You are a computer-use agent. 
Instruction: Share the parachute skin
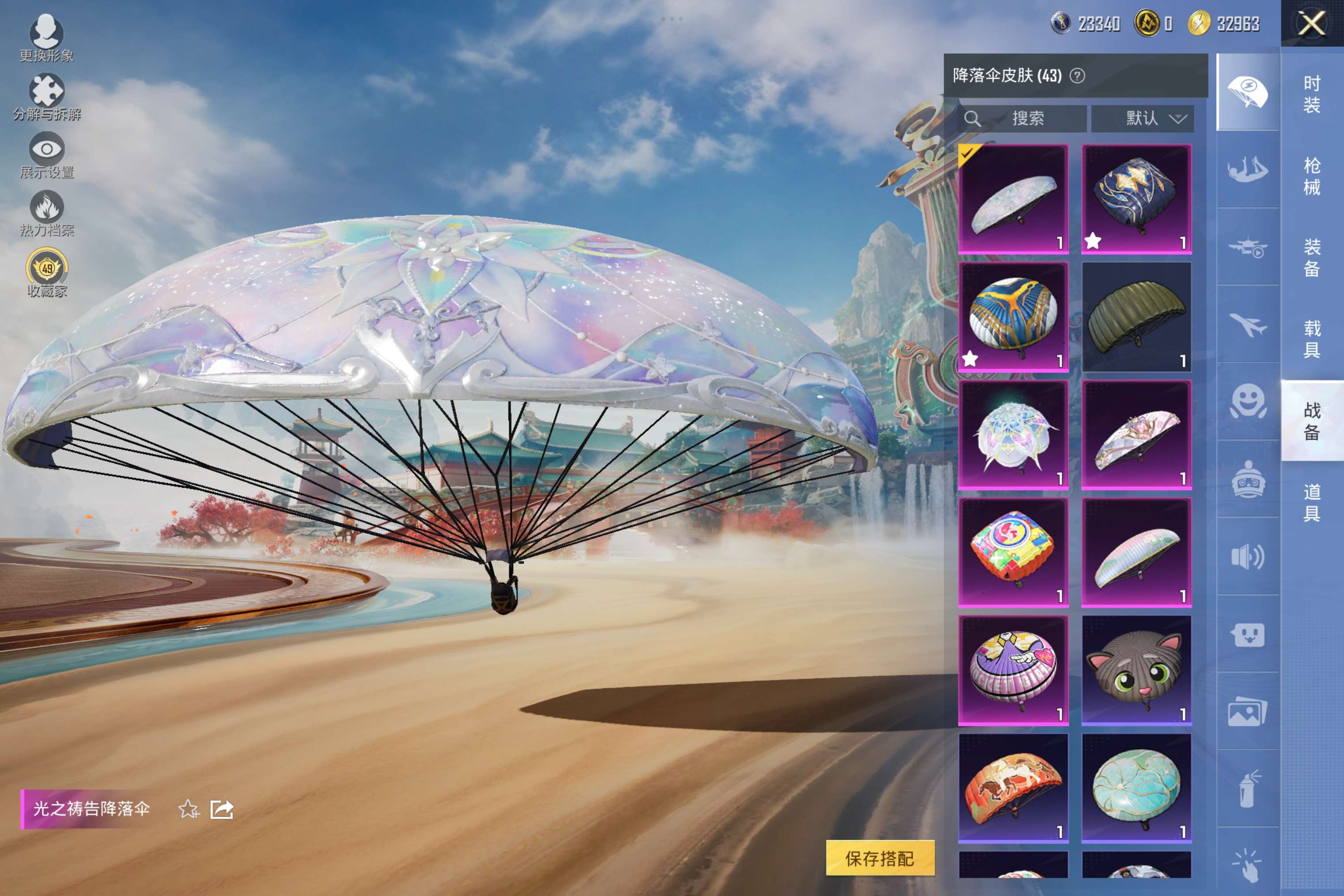[x=222, y=809]
